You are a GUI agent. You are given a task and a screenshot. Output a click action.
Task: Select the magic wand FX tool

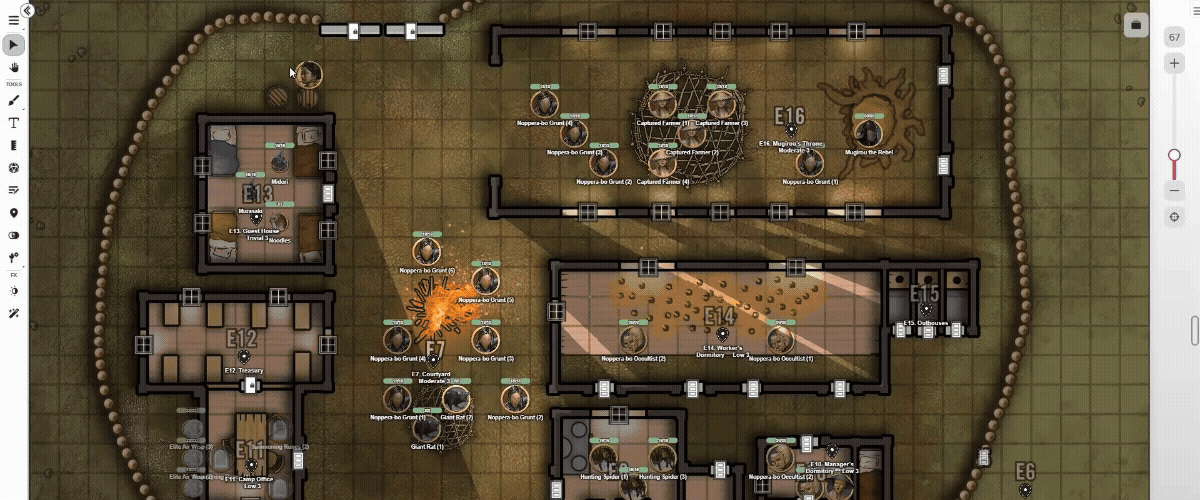[14, 314]
